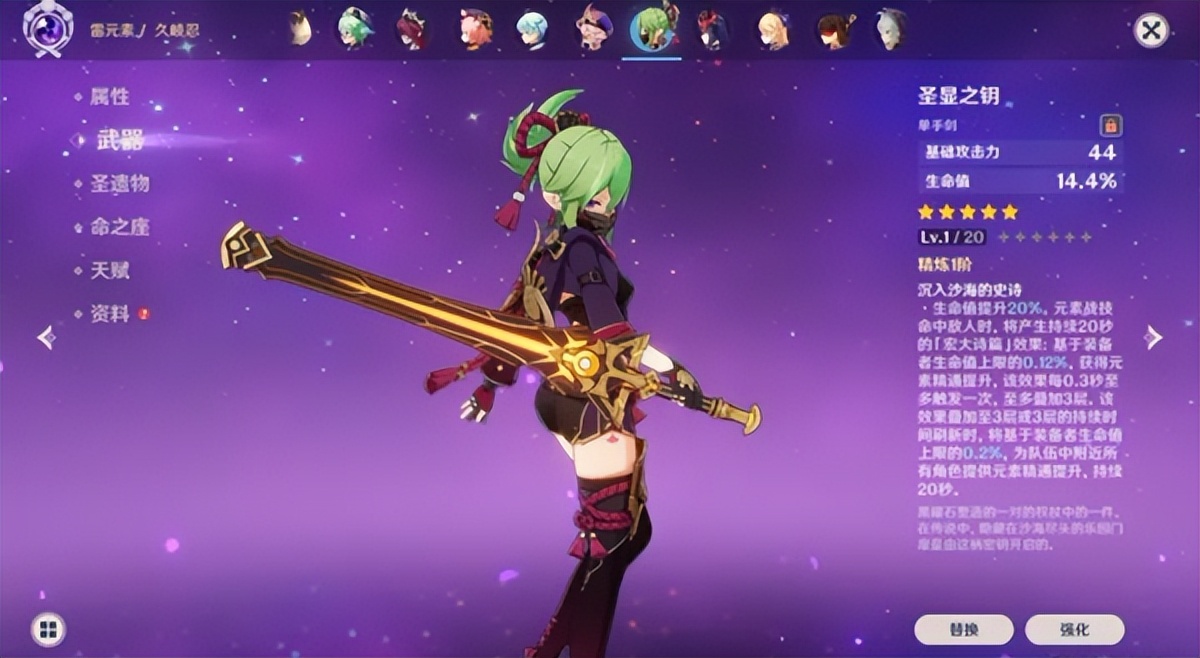1200x658 pixels.
Task: Go to the next character with the right arrow
Action: click(1154, 338)
